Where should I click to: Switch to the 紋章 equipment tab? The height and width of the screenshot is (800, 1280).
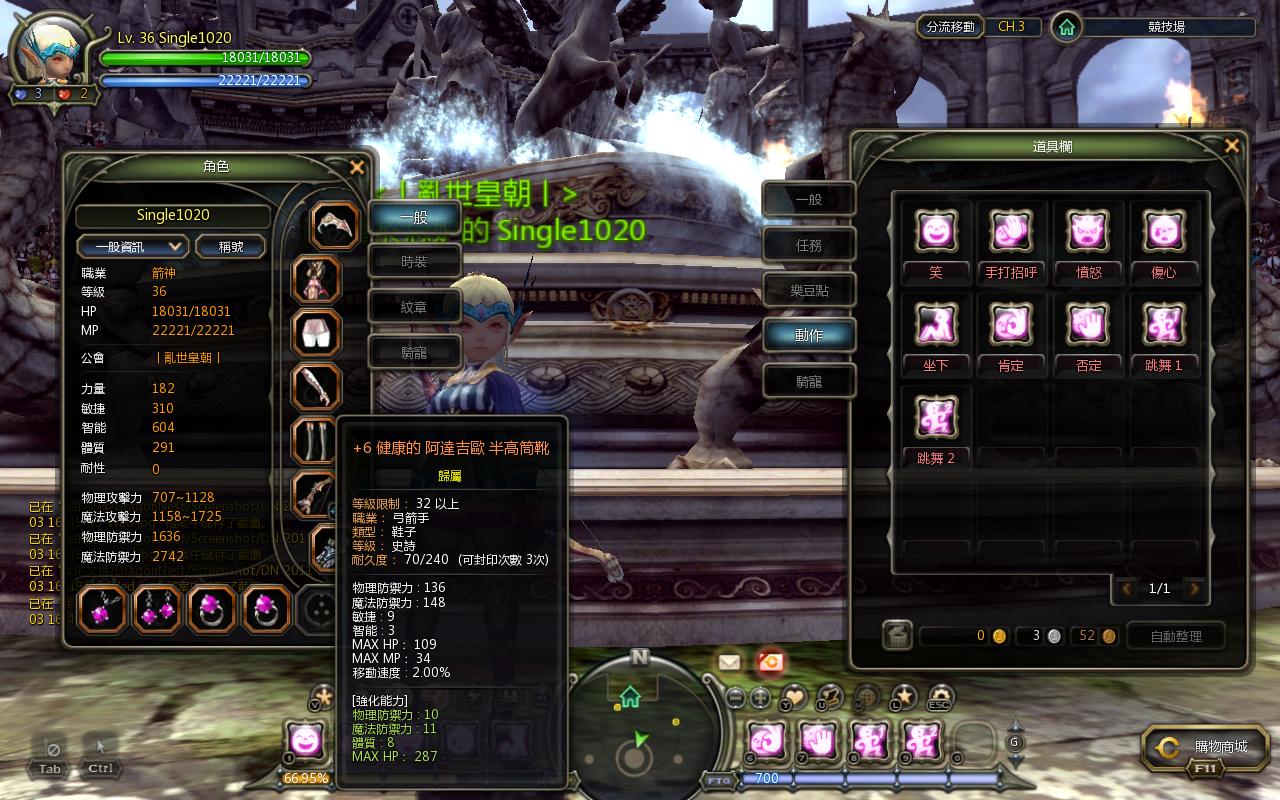pos(414,308)
